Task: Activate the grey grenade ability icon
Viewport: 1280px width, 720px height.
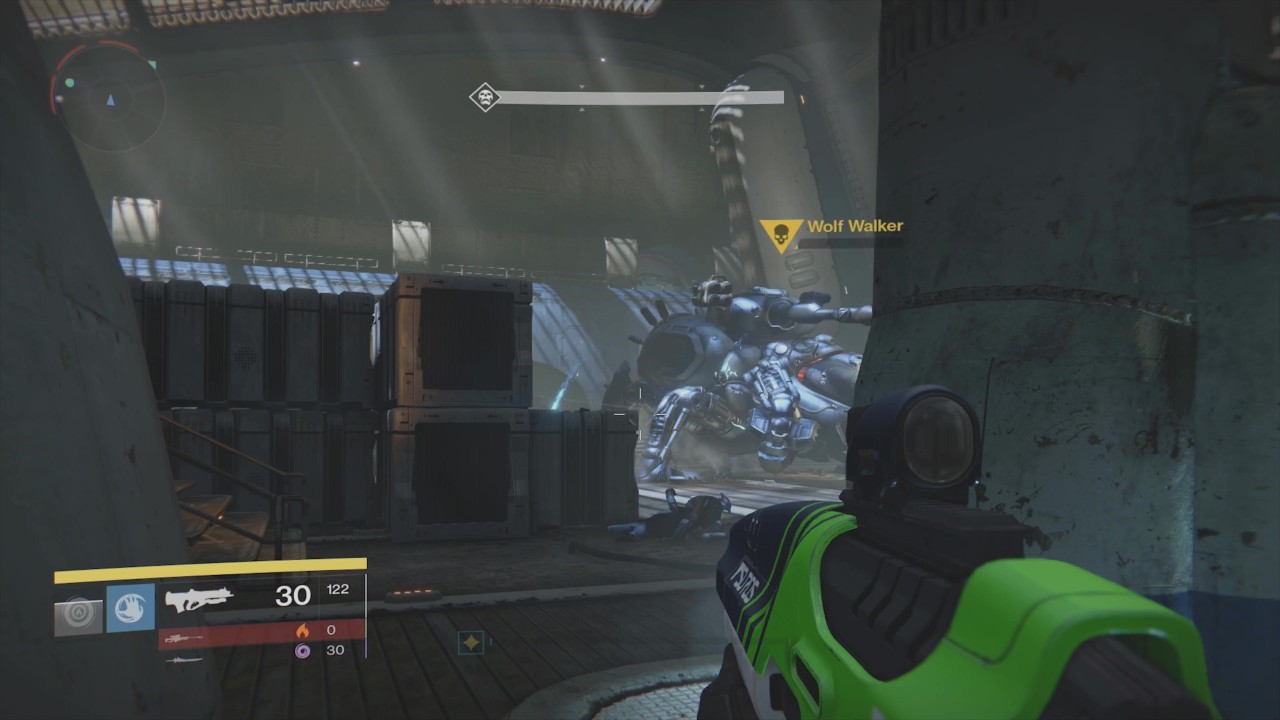Action: (79, 615)
